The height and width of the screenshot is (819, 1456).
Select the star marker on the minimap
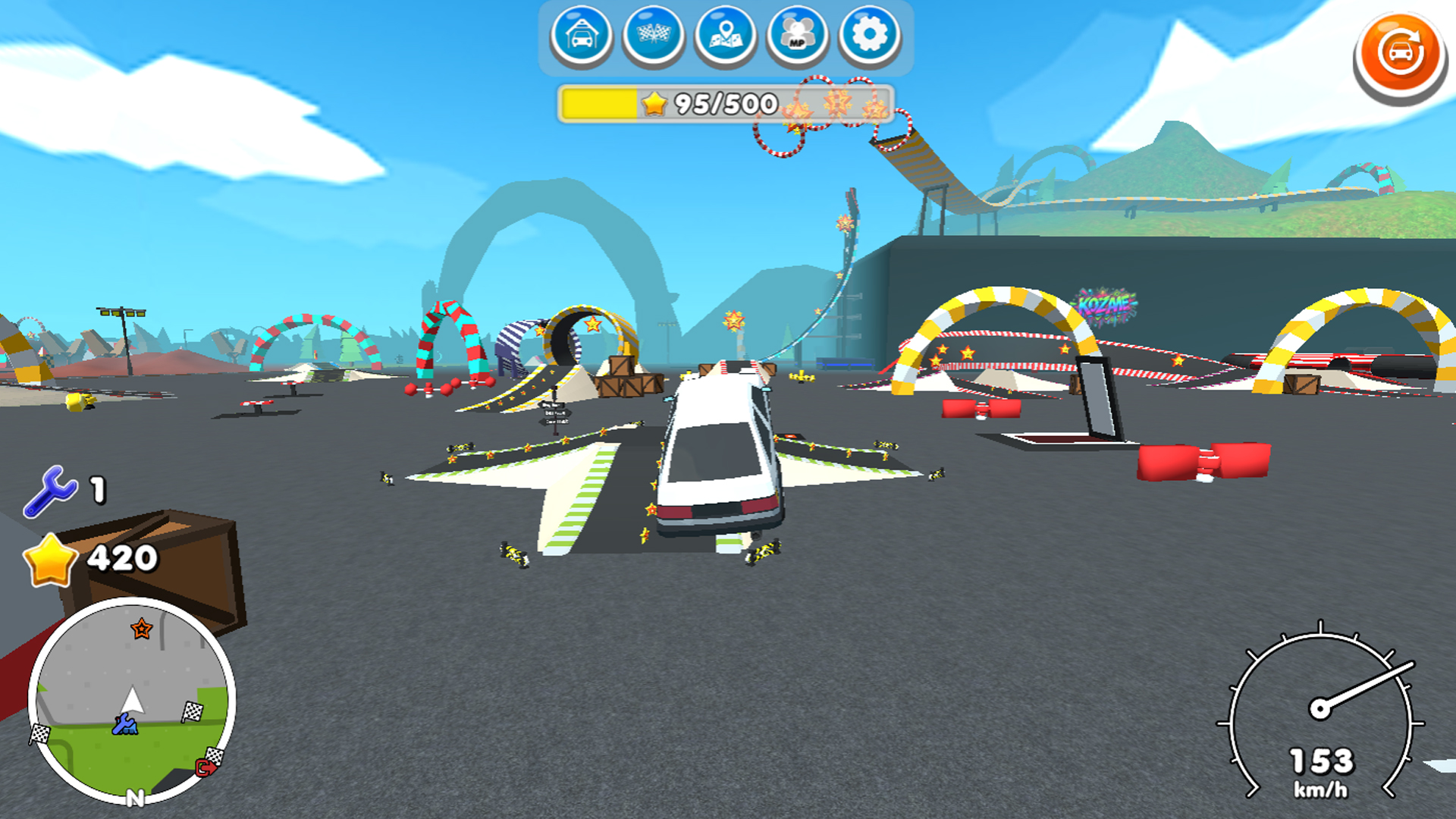coord(141,629)
